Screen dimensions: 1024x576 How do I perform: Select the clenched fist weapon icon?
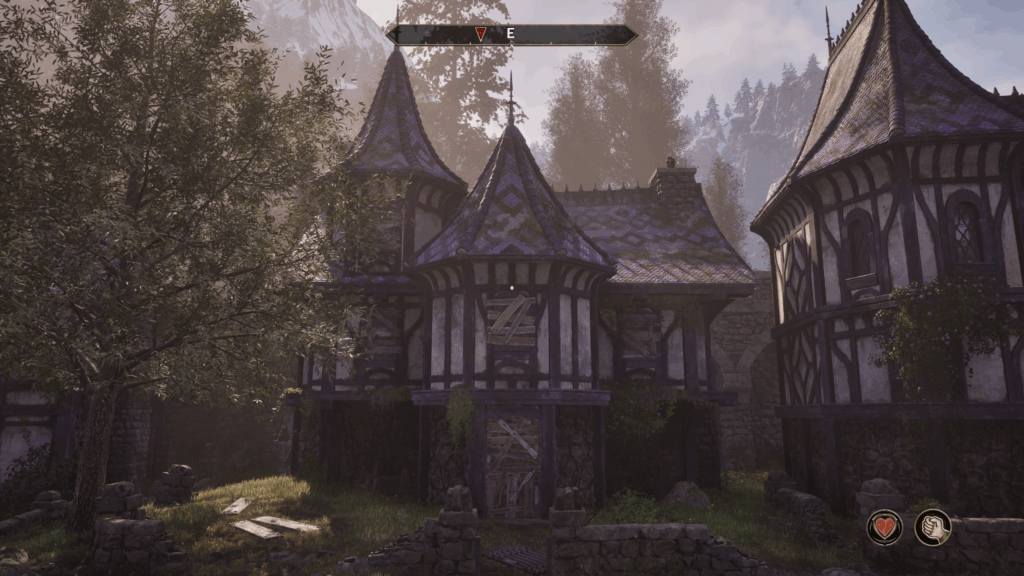(x=933, y=527)
